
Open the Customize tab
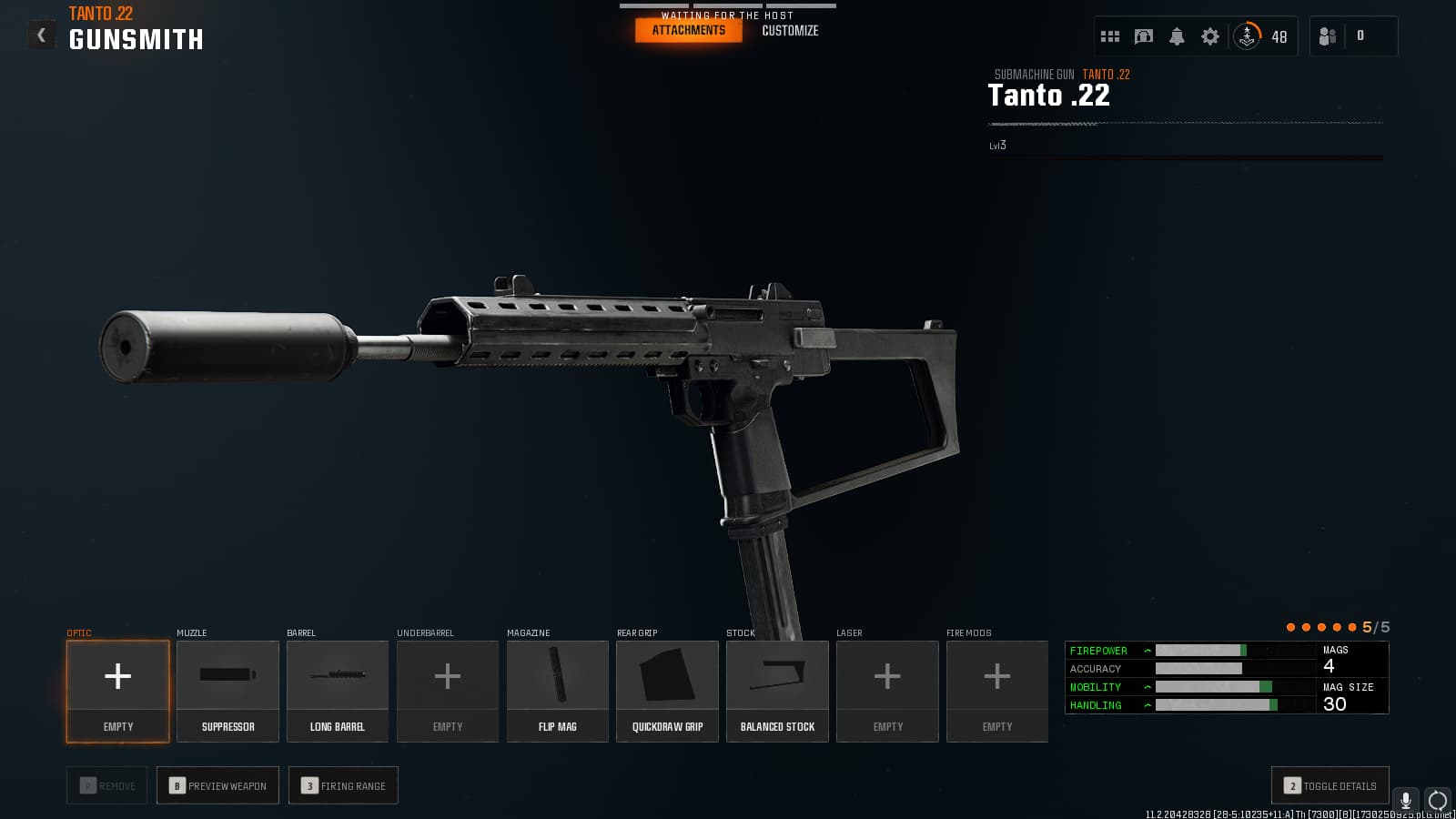point(790,30)
